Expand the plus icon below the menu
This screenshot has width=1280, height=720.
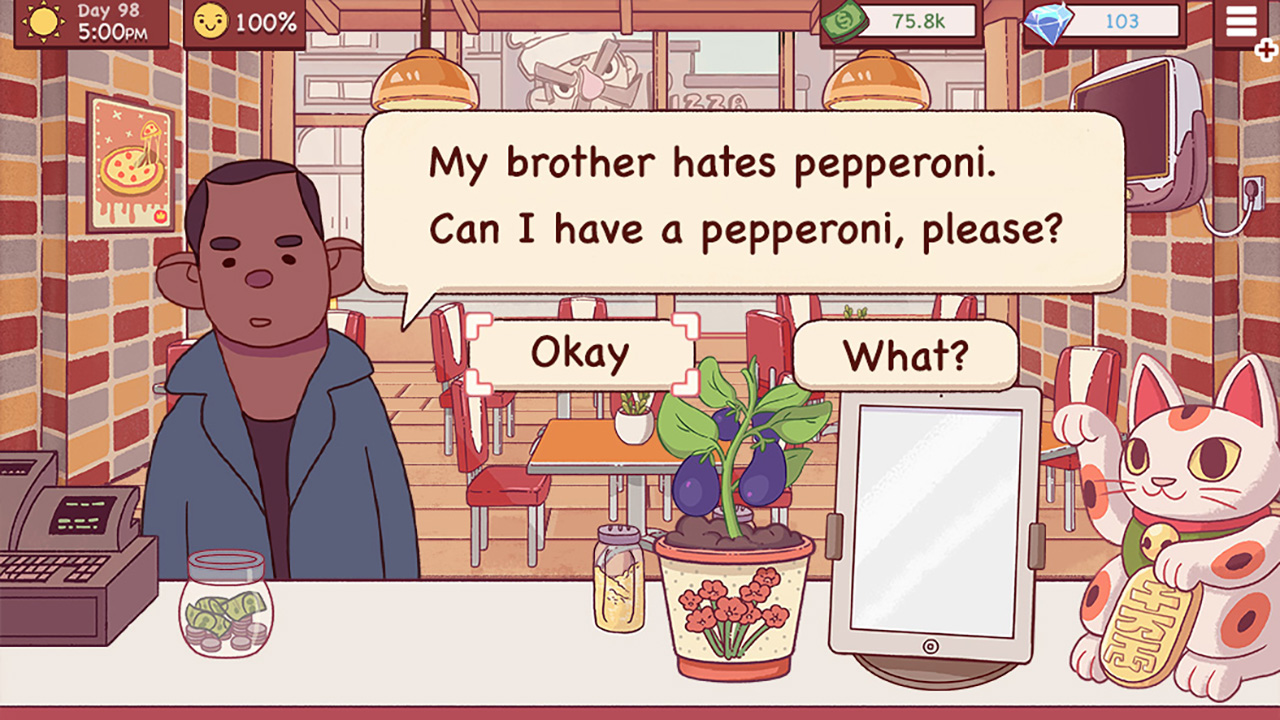[x=1265, y=48]
